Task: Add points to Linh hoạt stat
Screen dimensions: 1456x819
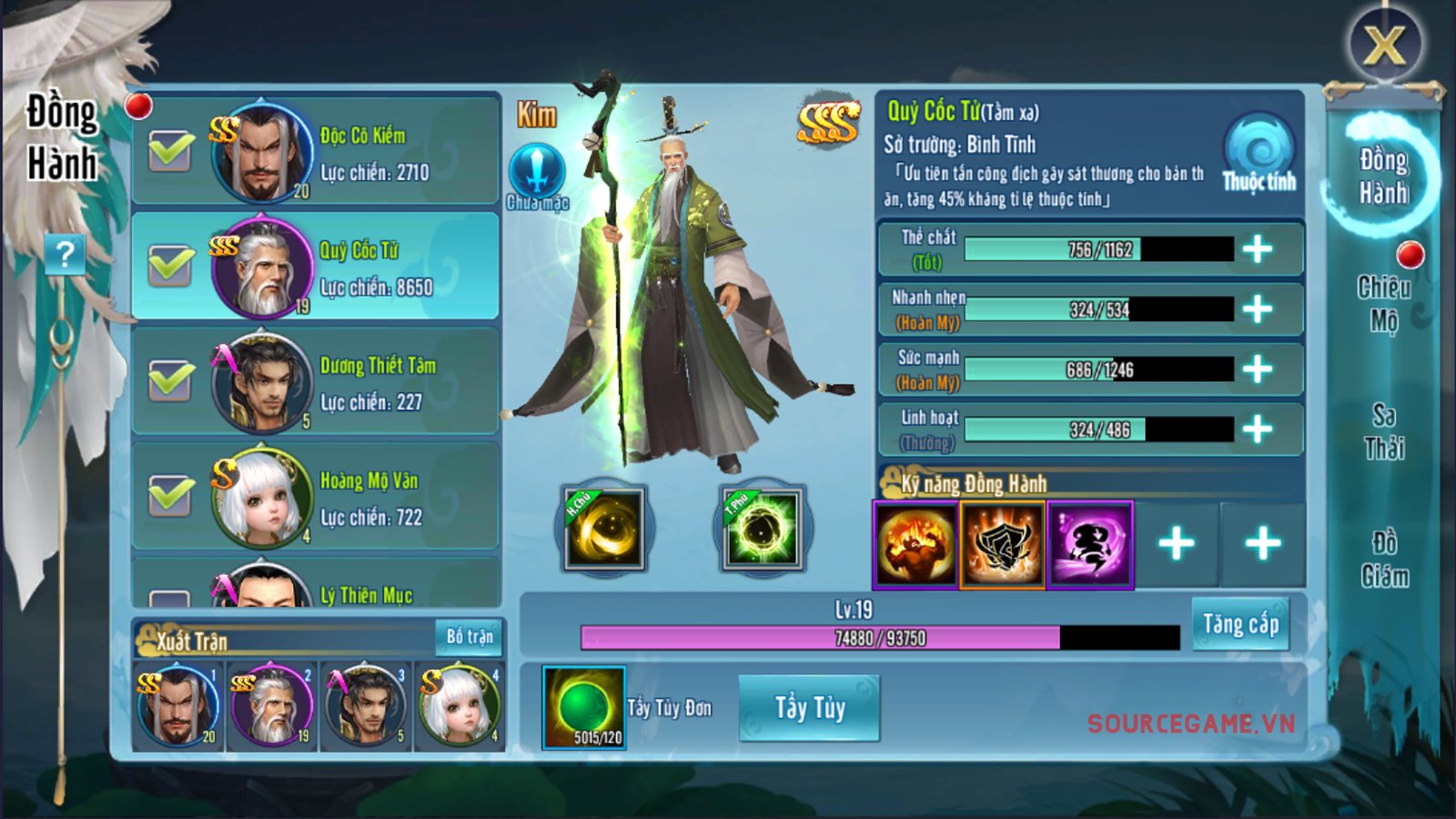Action: pos(1258,429)
